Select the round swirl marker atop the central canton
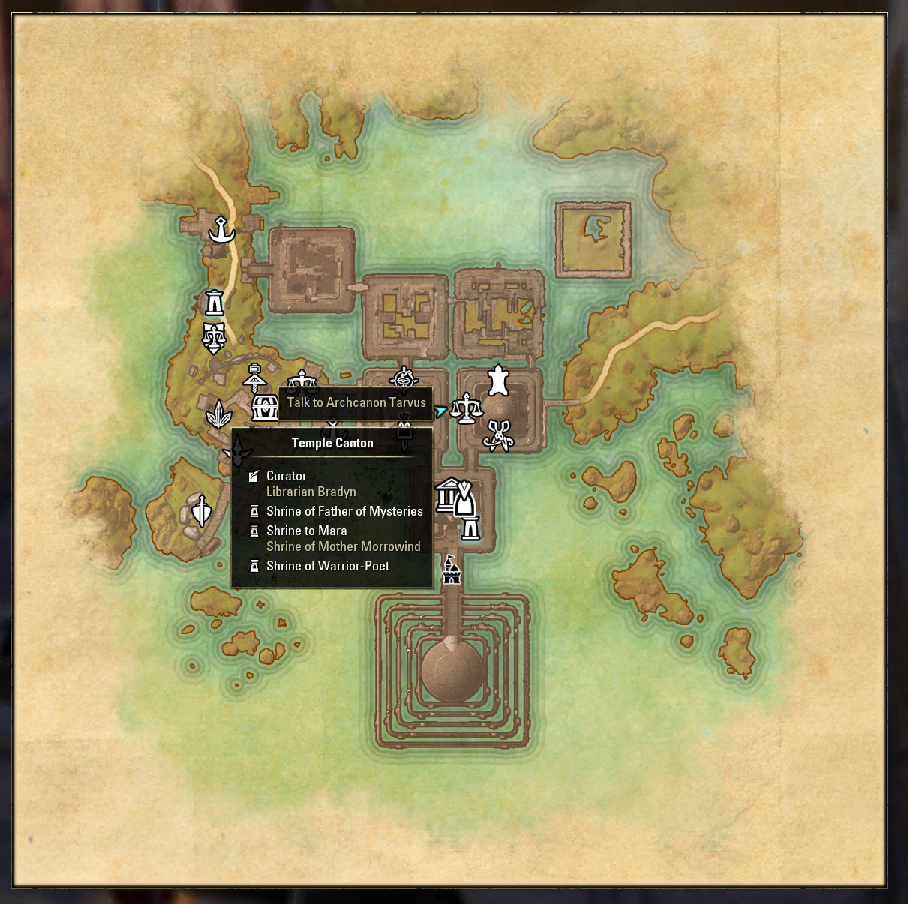 tap(404, 378)
